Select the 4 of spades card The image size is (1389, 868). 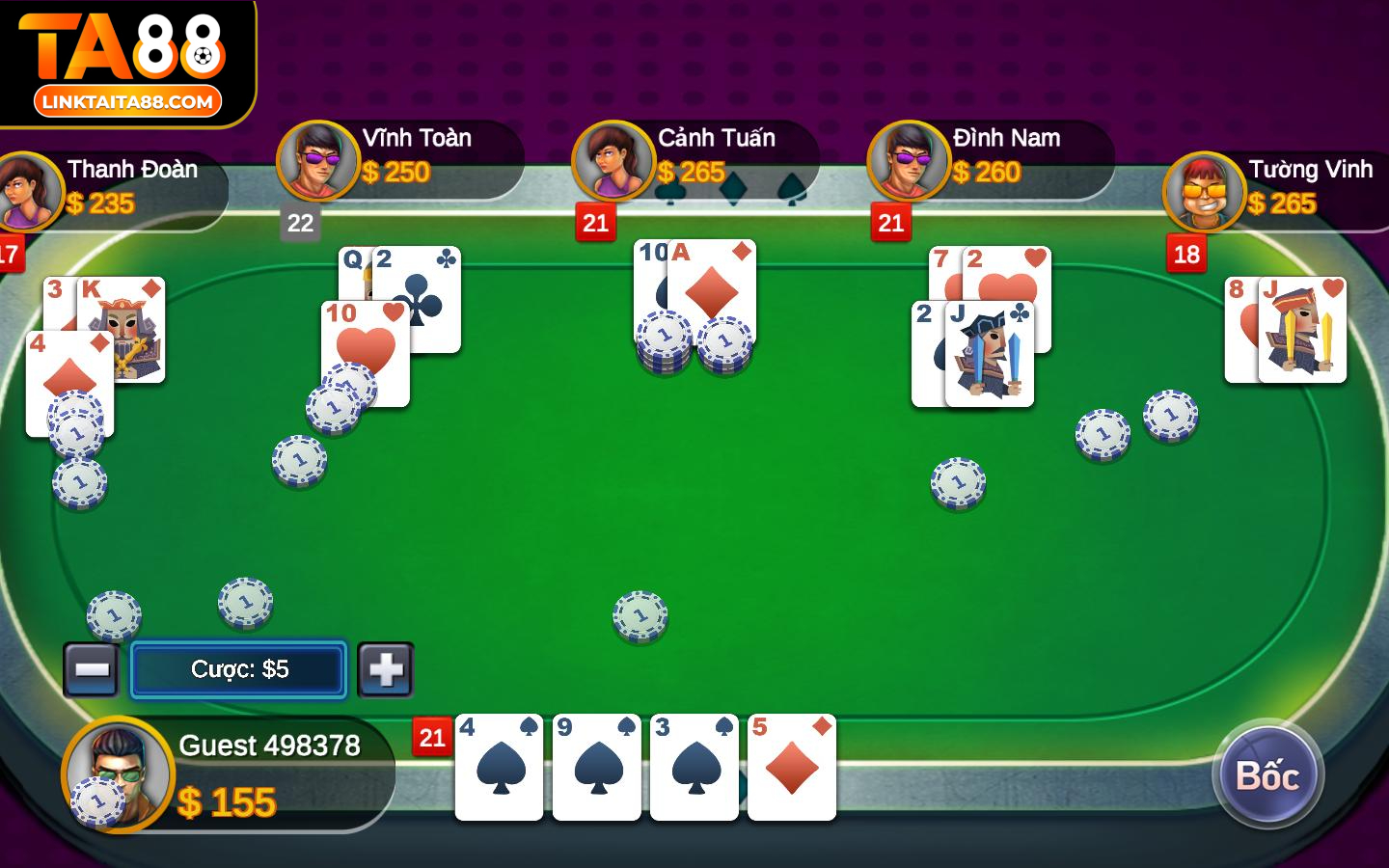499,768
